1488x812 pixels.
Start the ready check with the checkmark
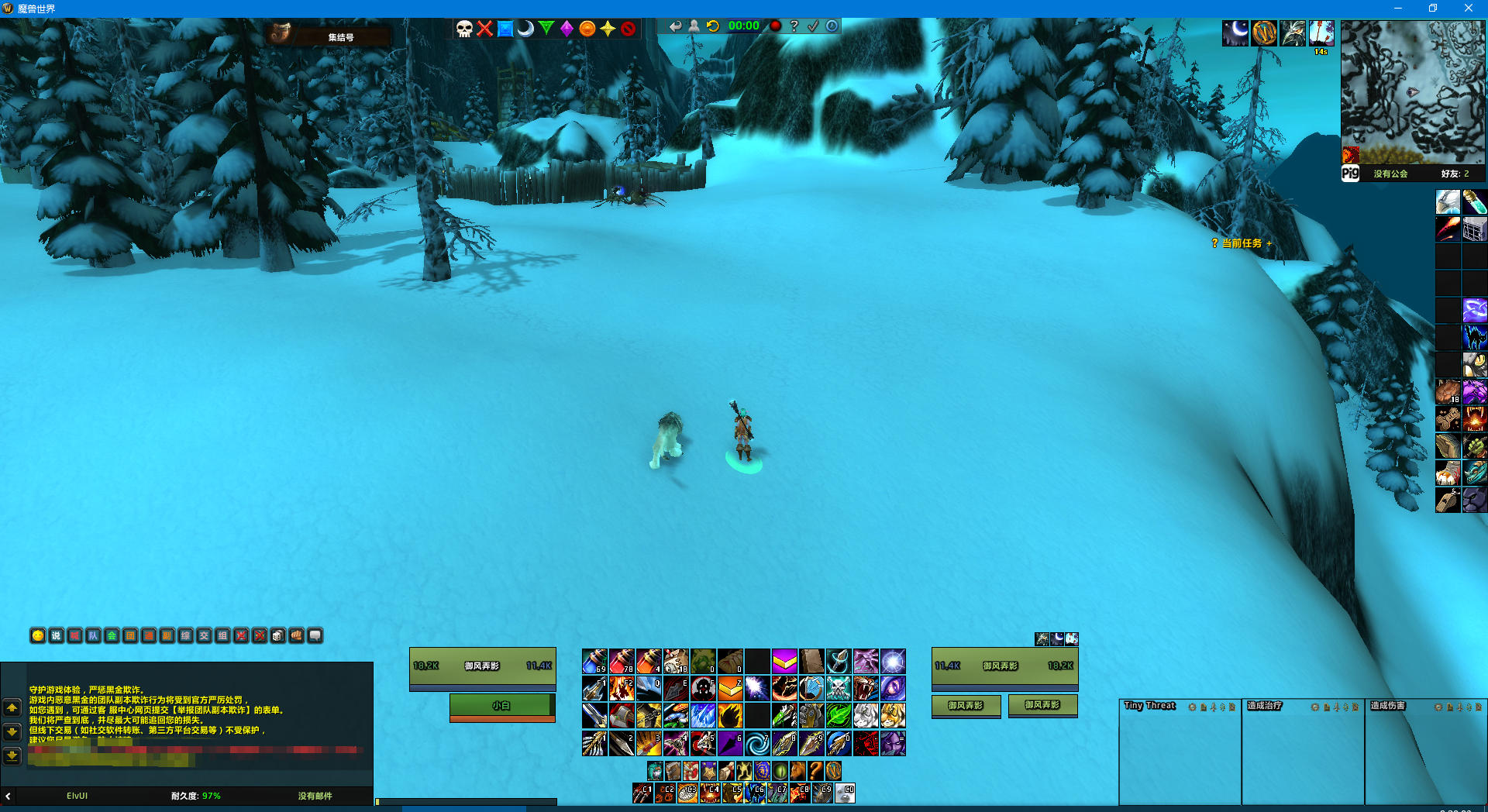(x=813, y=26)
